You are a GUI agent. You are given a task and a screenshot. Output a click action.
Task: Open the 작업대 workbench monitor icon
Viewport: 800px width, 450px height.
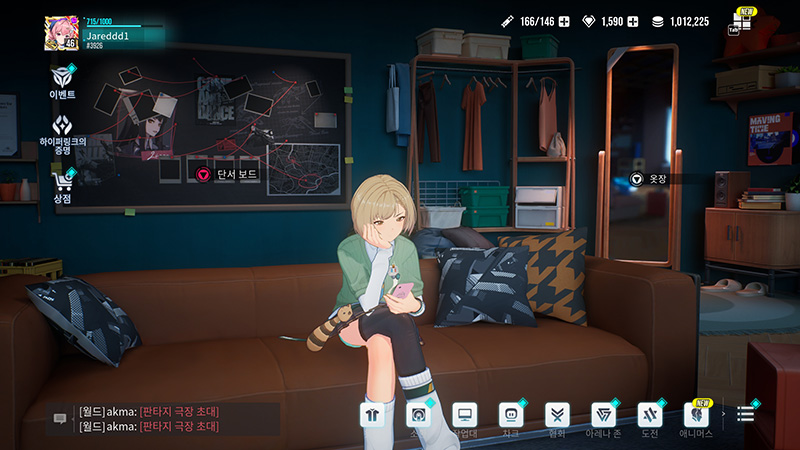tap(464, 414)
